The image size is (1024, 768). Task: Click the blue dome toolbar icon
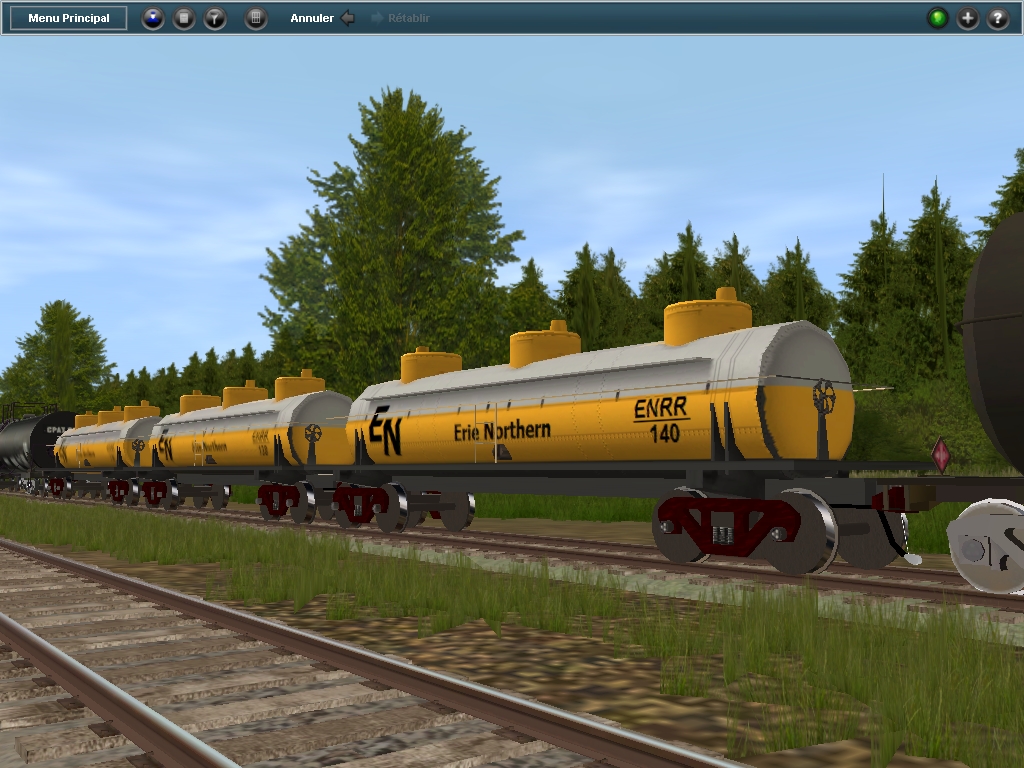153,18
